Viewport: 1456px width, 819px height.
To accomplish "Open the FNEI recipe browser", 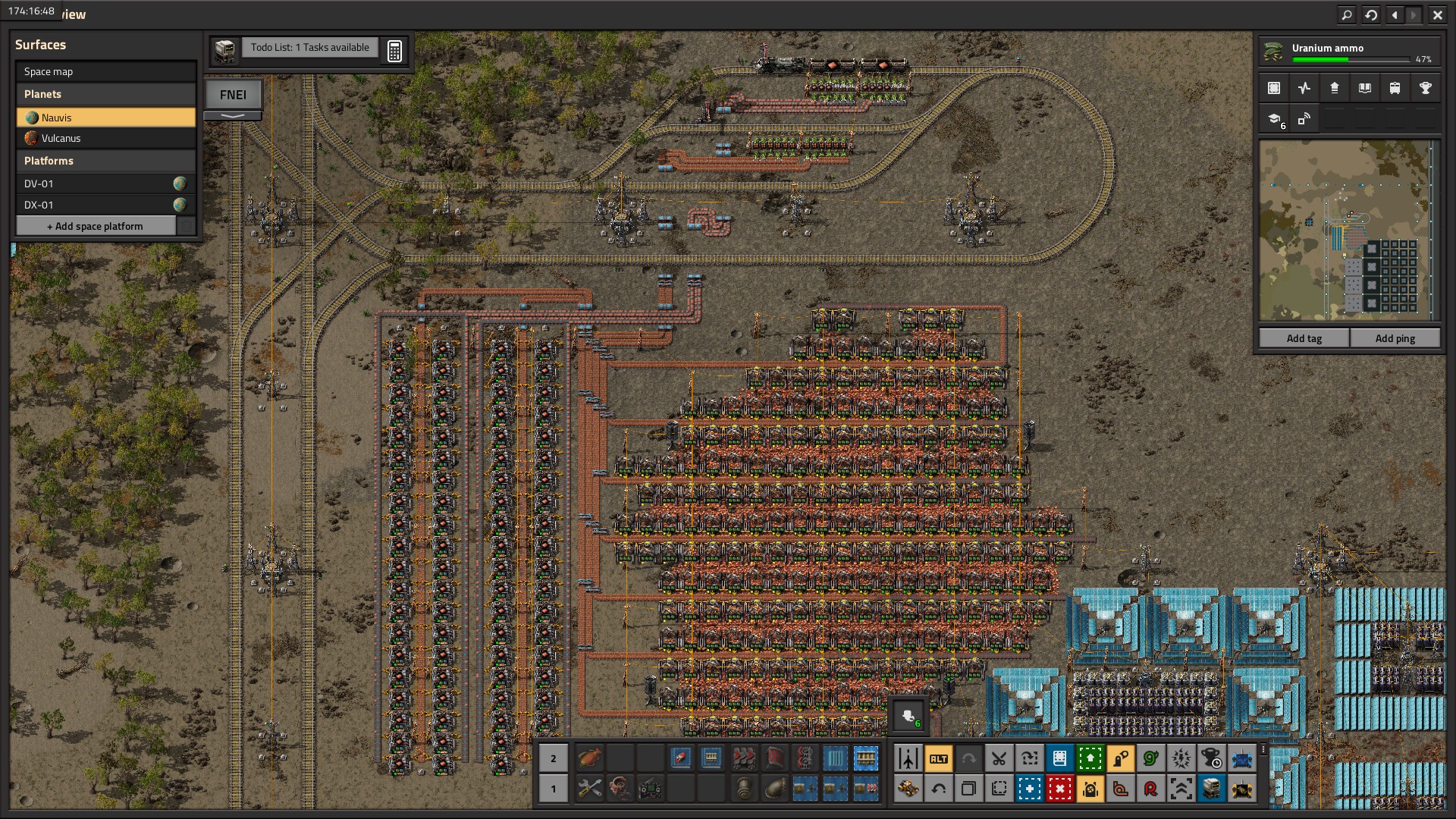I will (x=233, y=95).
